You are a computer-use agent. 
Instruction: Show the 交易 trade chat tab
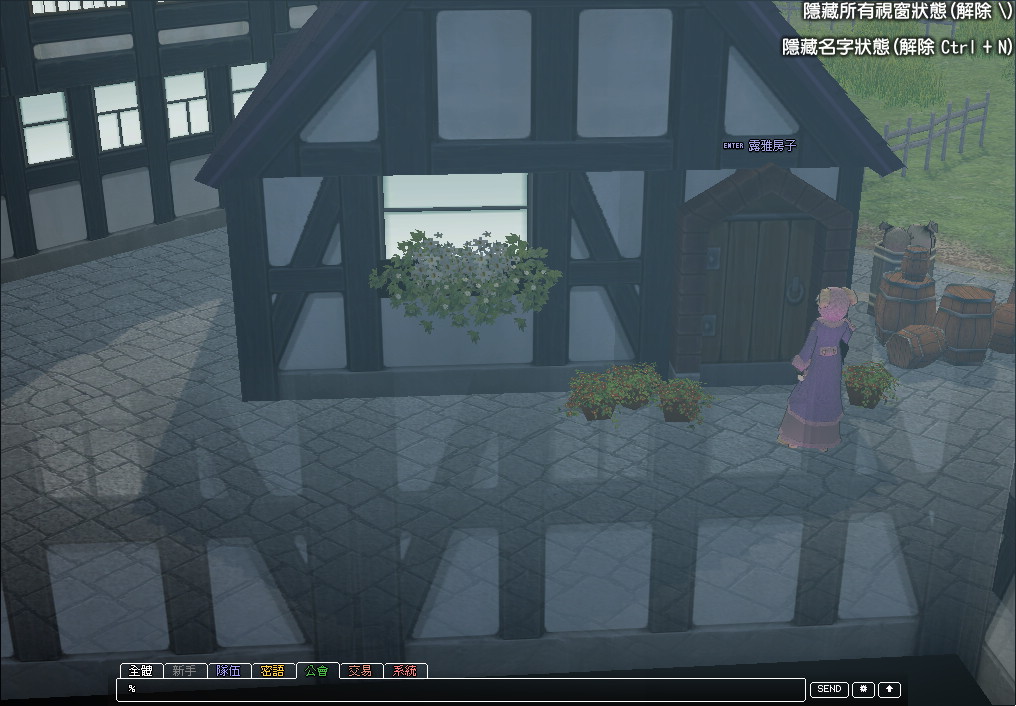coord(360,671)
